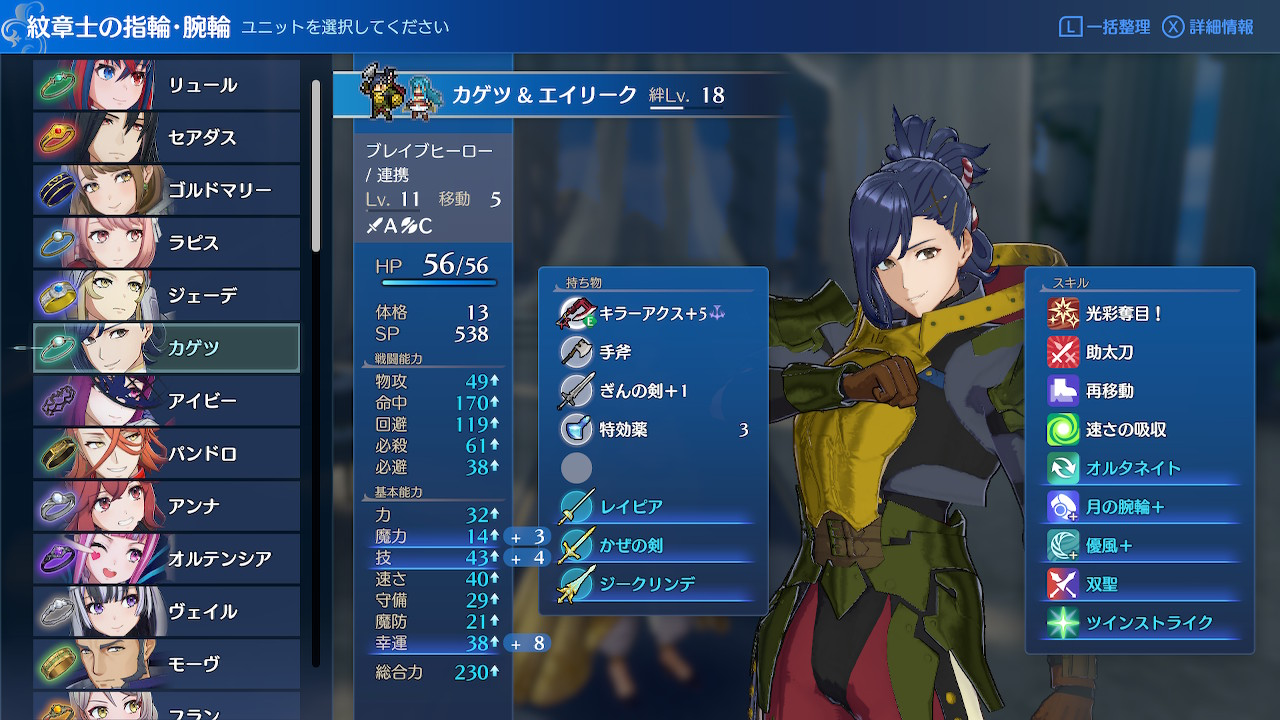Viewport: 1280px width, 720px height.
Task: Select the ジークリンデ emblem weapon
Action: coord(653,585)
